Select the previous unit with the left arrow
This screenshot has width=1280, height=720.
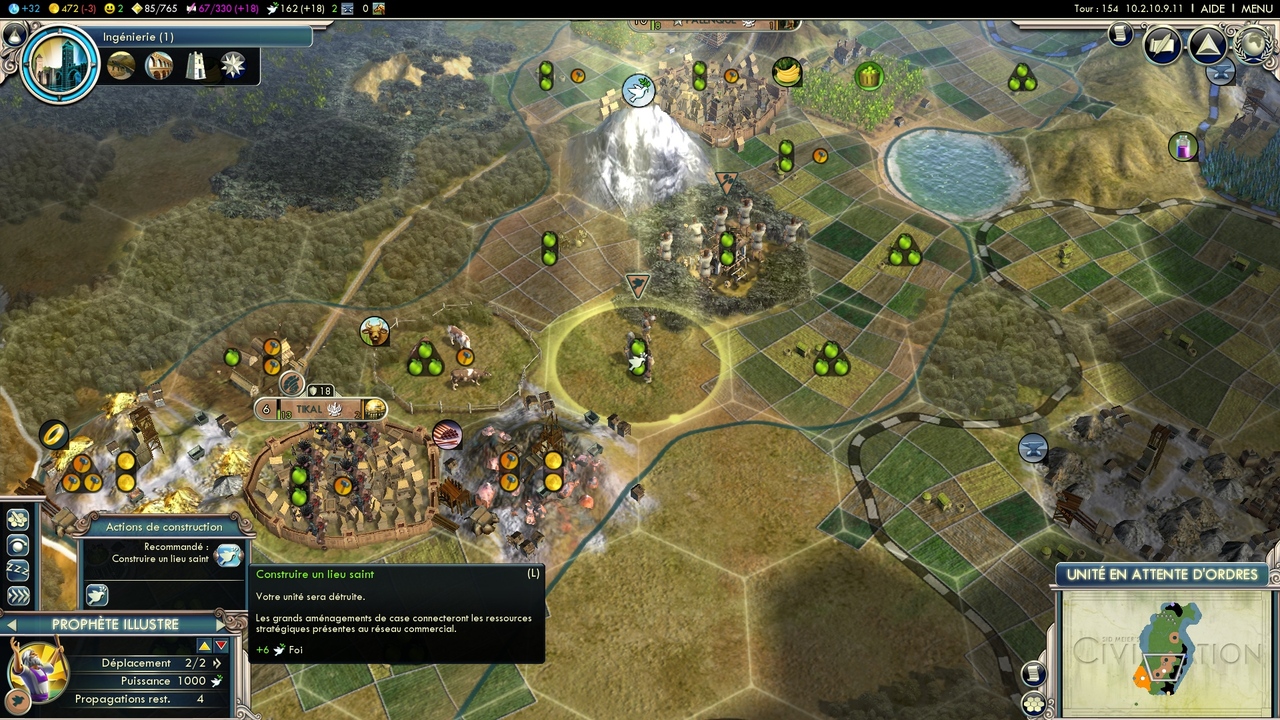tap(12, 625)
